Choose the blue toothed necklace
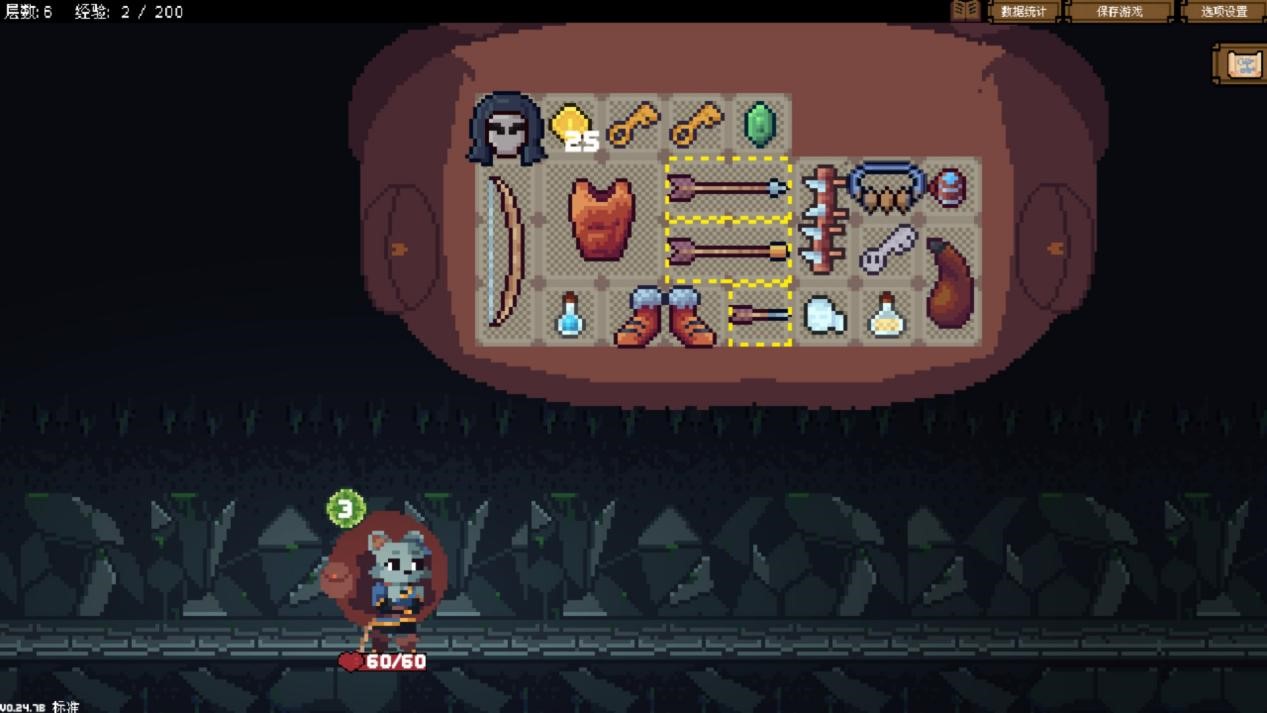 (885, 187)
